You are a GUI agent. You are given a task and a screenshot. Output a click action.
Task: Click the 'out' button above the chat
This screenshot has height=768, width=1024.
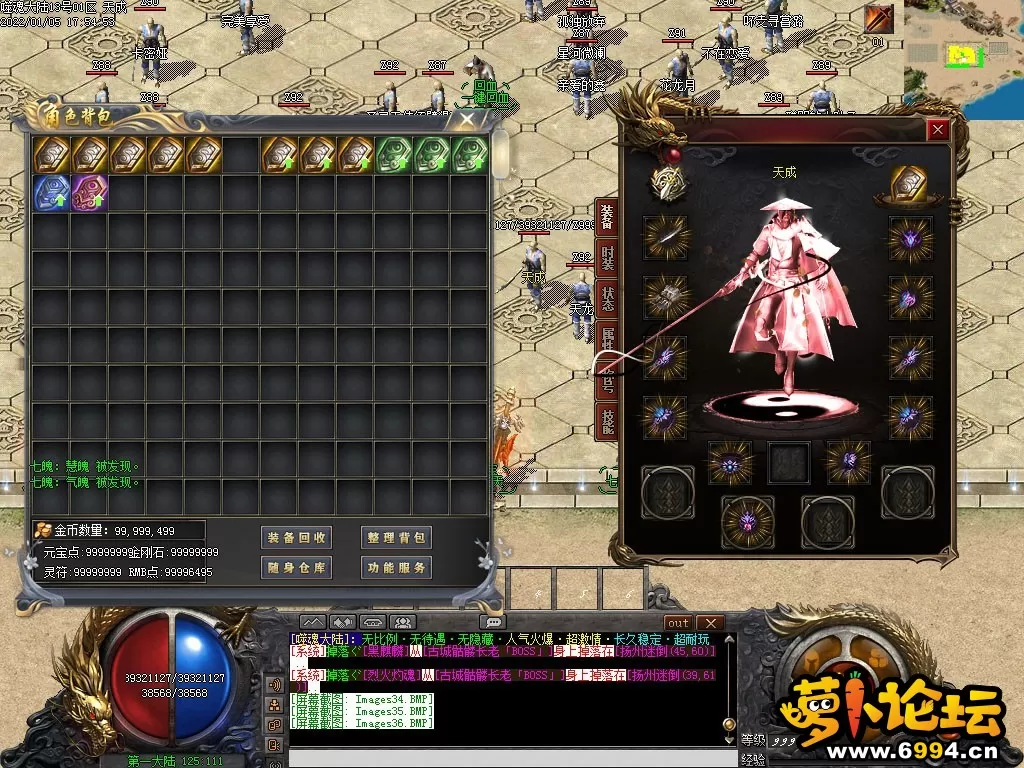click(x=678, y=623)
